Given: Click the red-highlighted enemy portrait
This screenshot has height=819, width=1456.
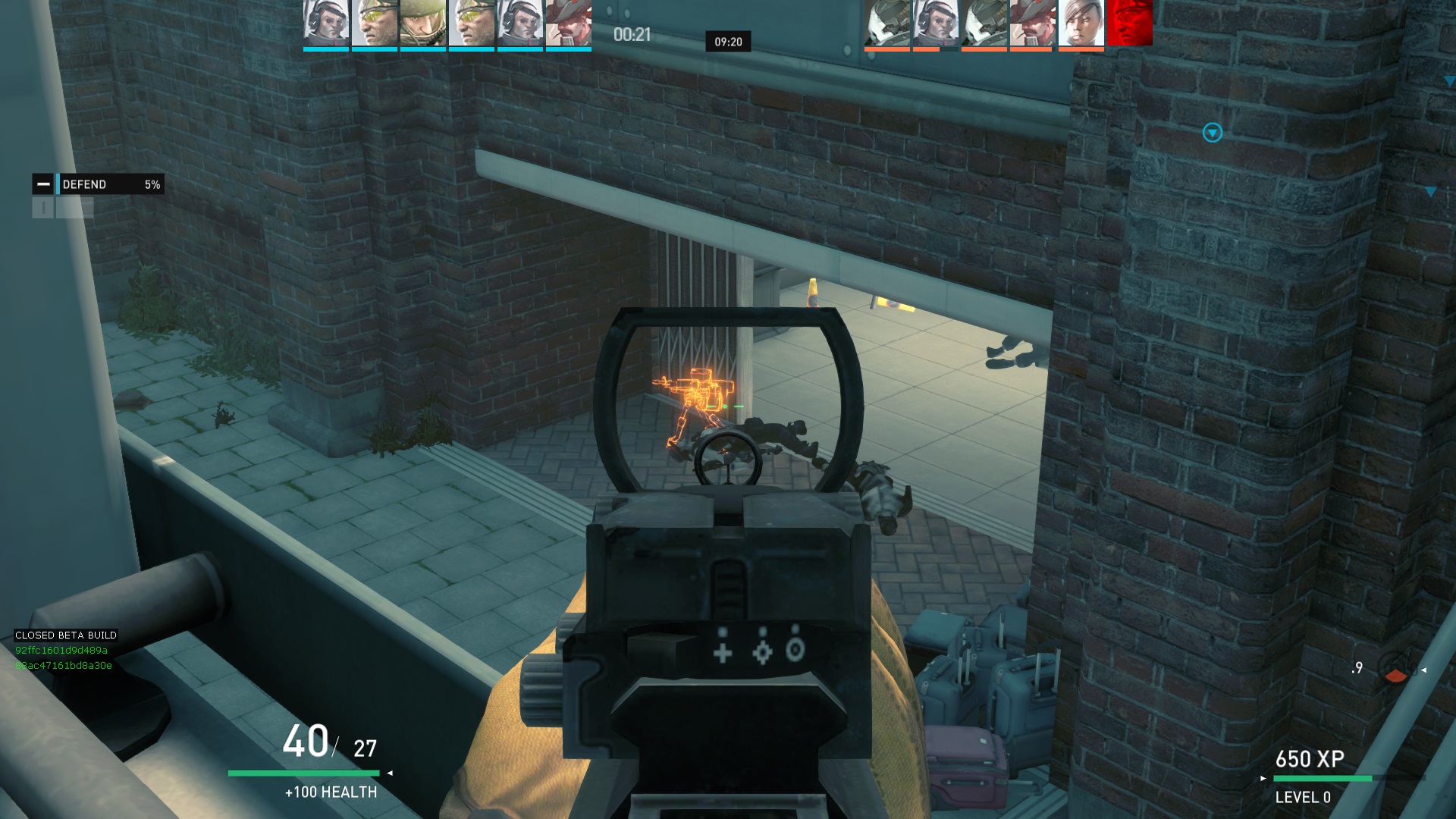Looking at the screenshot, I should [x=1129, y=24].
